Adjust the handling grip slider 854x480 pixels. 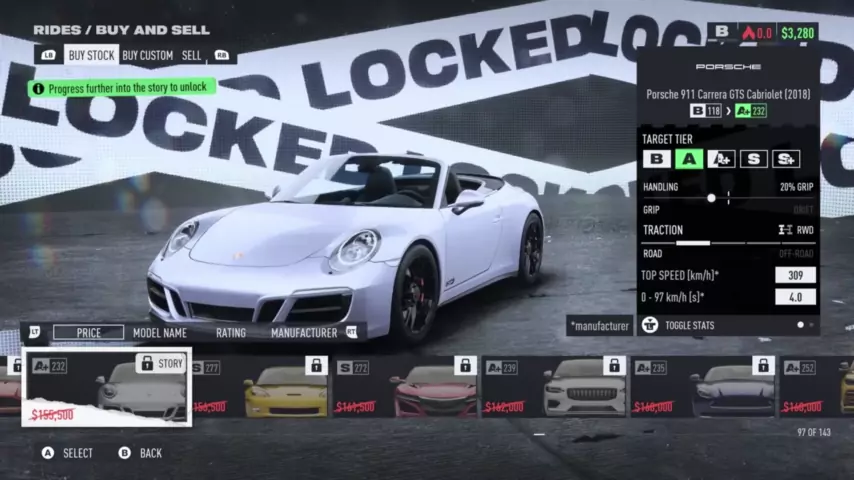tap(711, 198)
